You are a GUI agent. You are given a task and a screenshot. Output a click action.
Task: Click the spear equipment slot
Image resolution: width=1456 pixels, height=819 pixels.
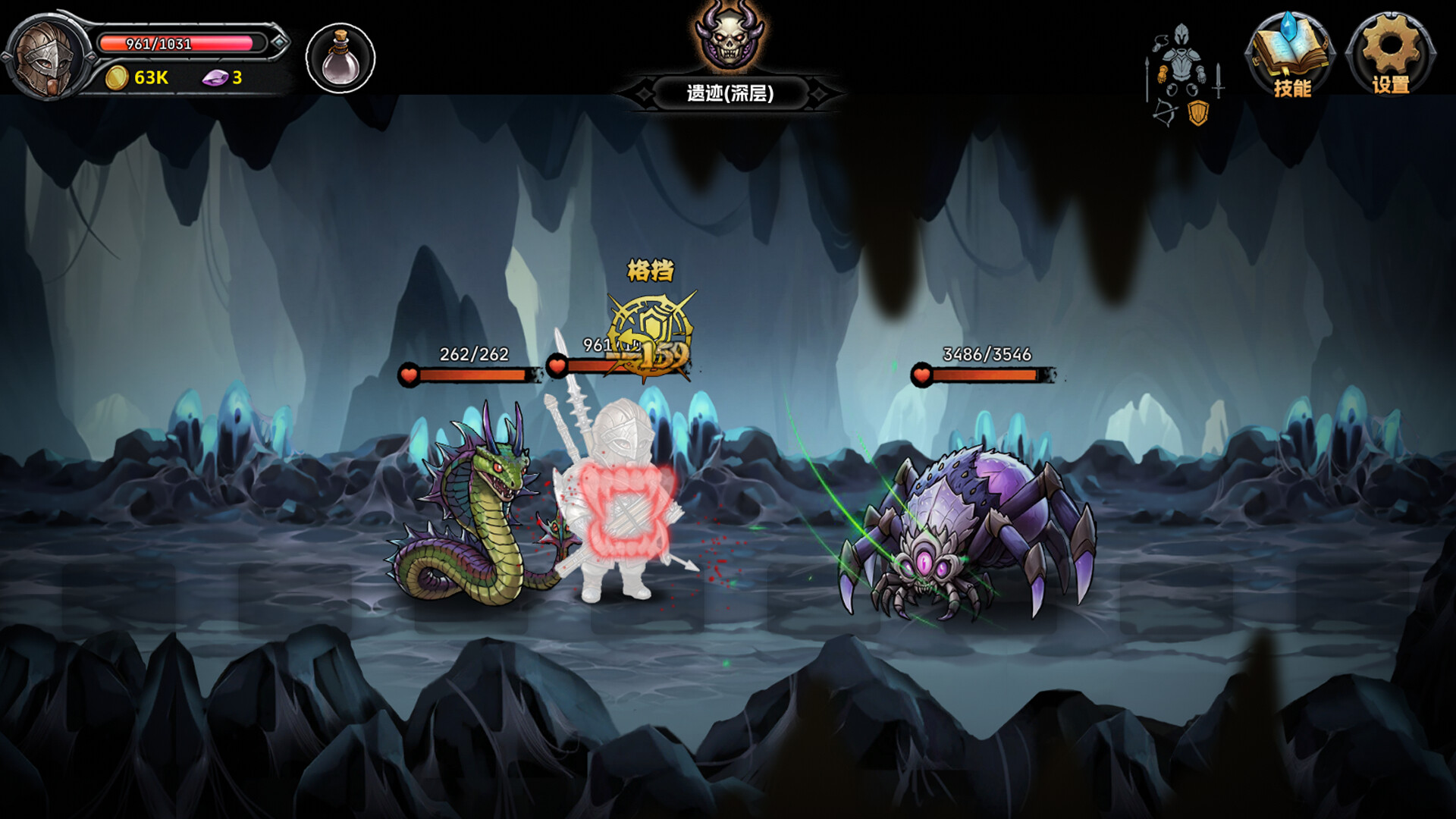click(x=1147, y=80)
